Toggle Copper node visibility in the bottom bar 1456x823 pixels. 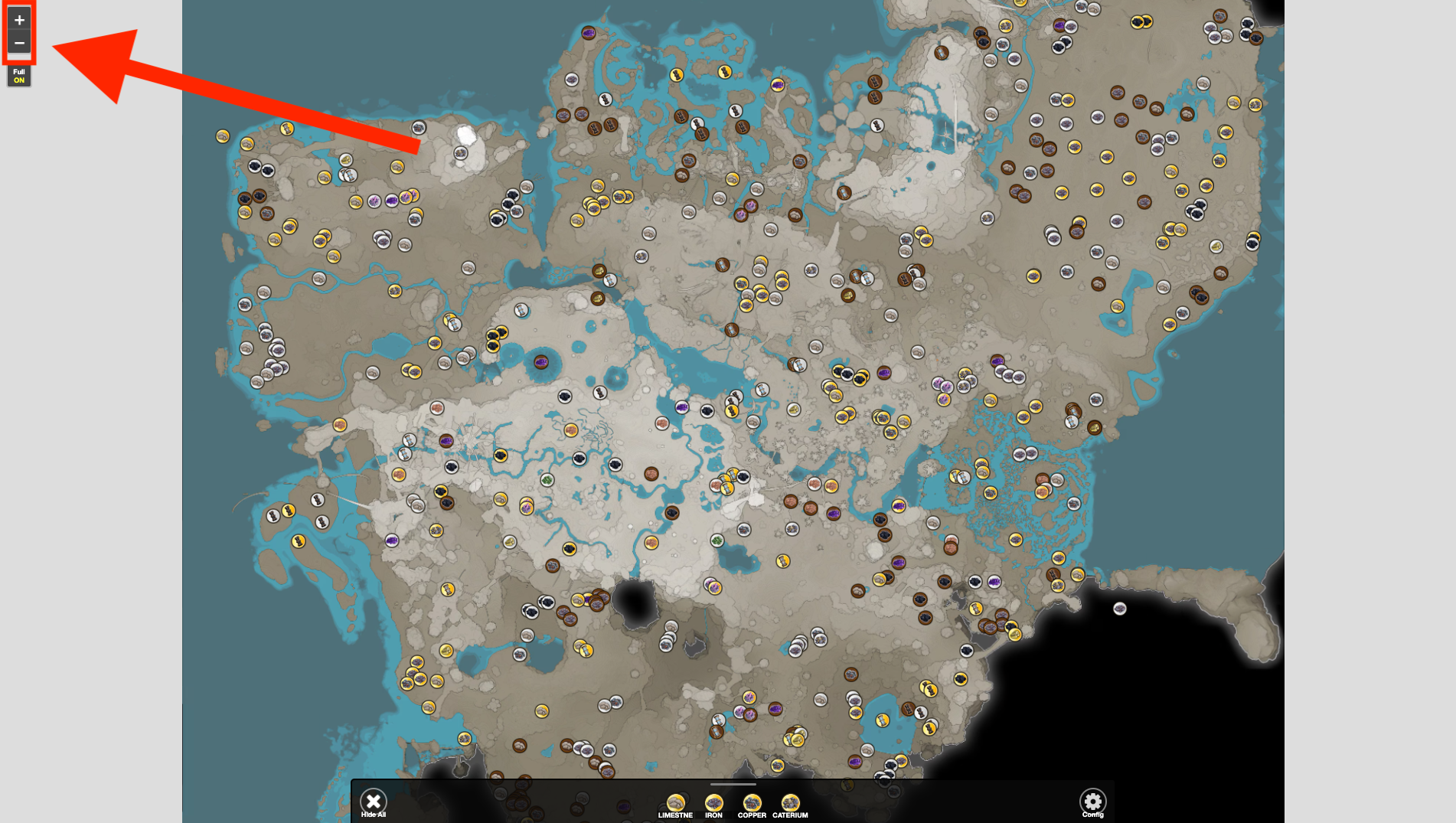pyautogui.click(x=752, y=802)
